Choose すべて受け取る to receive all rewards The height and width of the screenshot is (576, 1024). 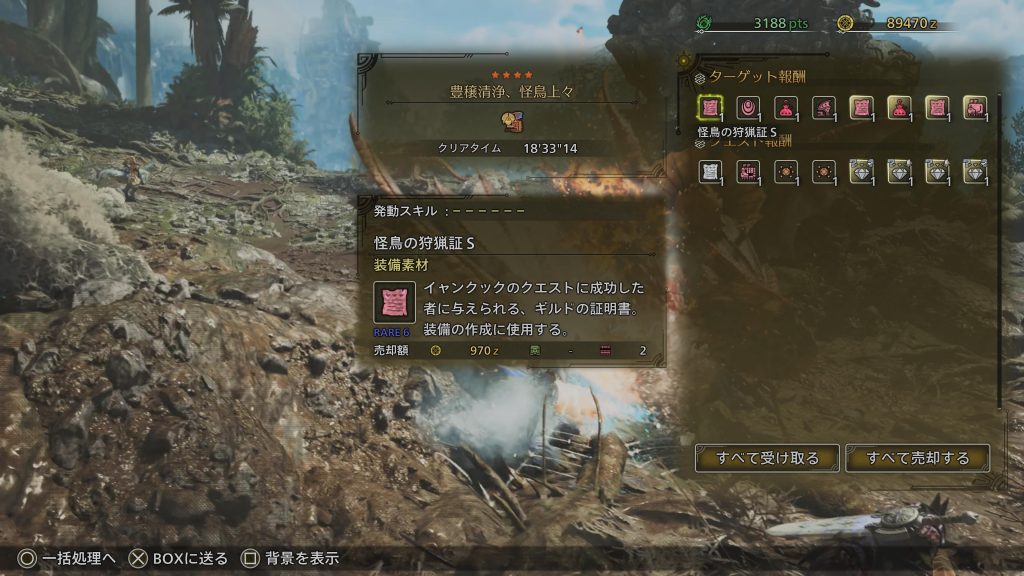(x=767, y=458)
